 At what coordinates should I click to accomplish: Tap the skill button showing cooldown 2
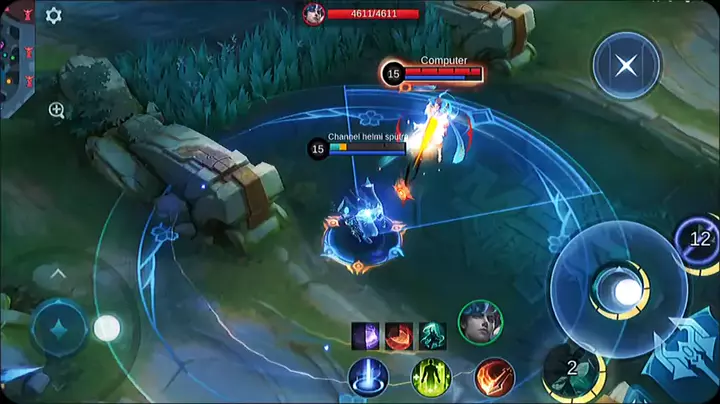tap(572, 369)
